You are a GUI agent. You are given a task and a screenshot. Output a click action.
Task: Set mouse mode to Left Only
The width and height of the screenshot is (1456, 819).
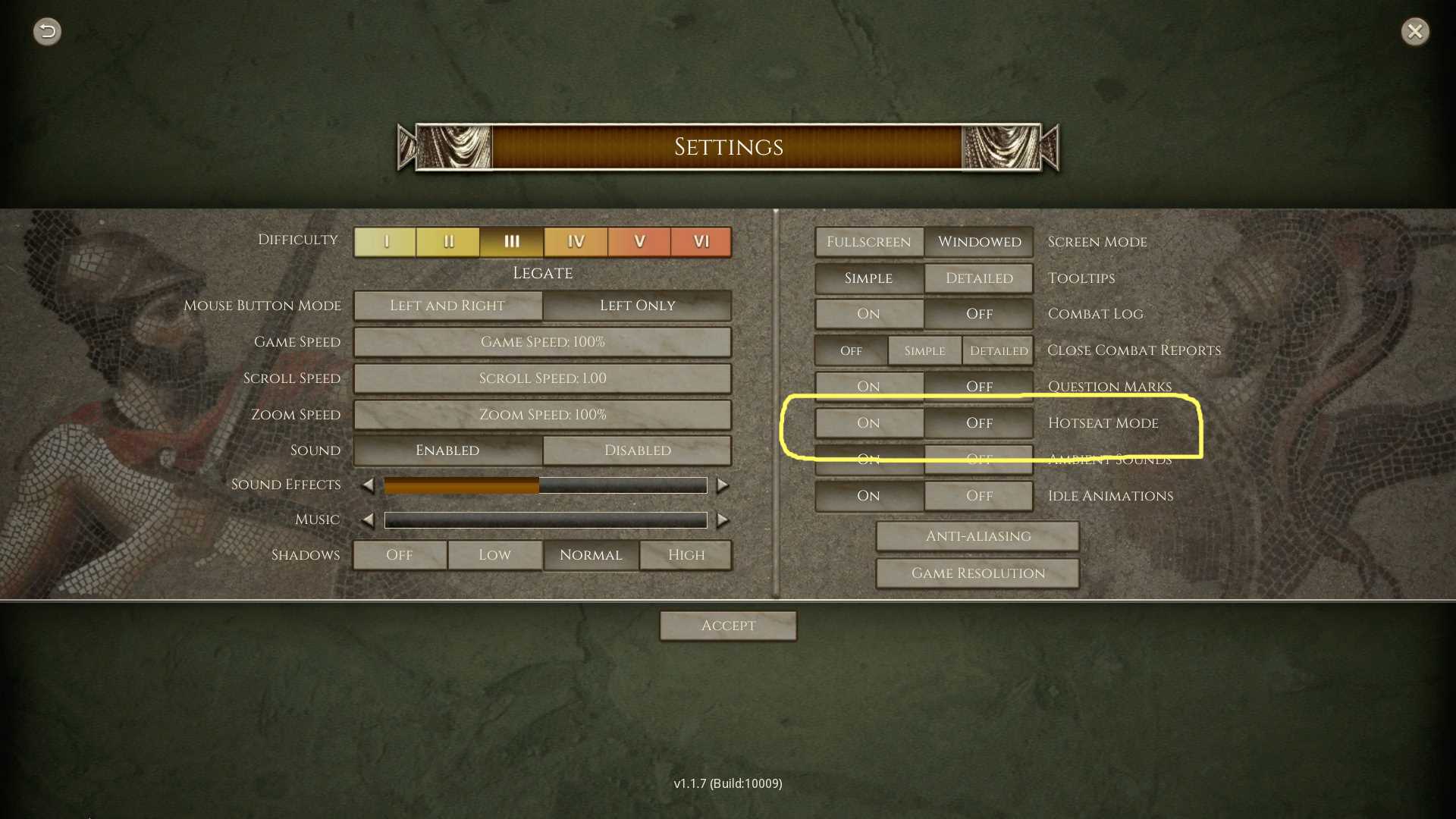pos(637,306)
